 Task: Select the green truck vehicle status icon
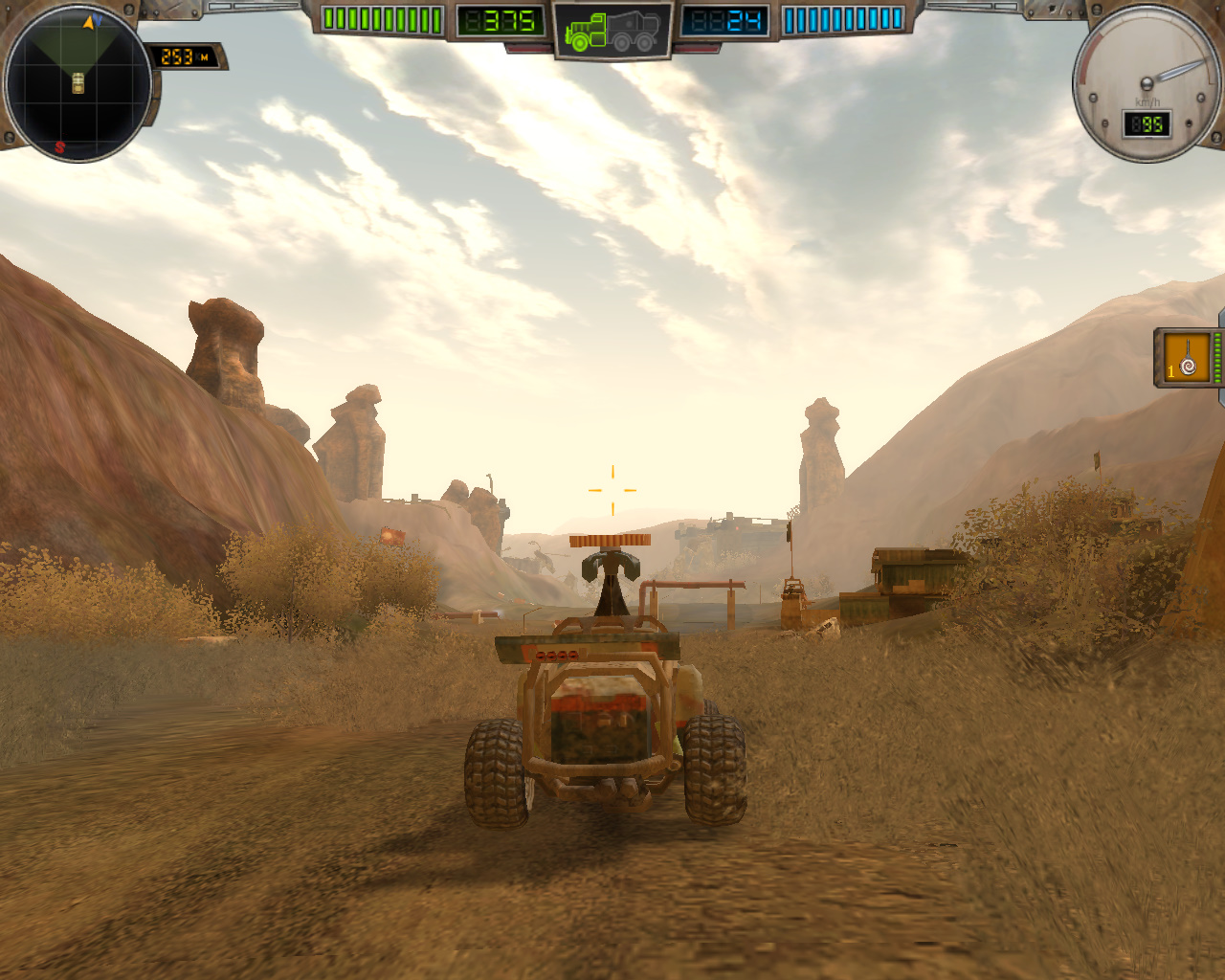[612, 31]
